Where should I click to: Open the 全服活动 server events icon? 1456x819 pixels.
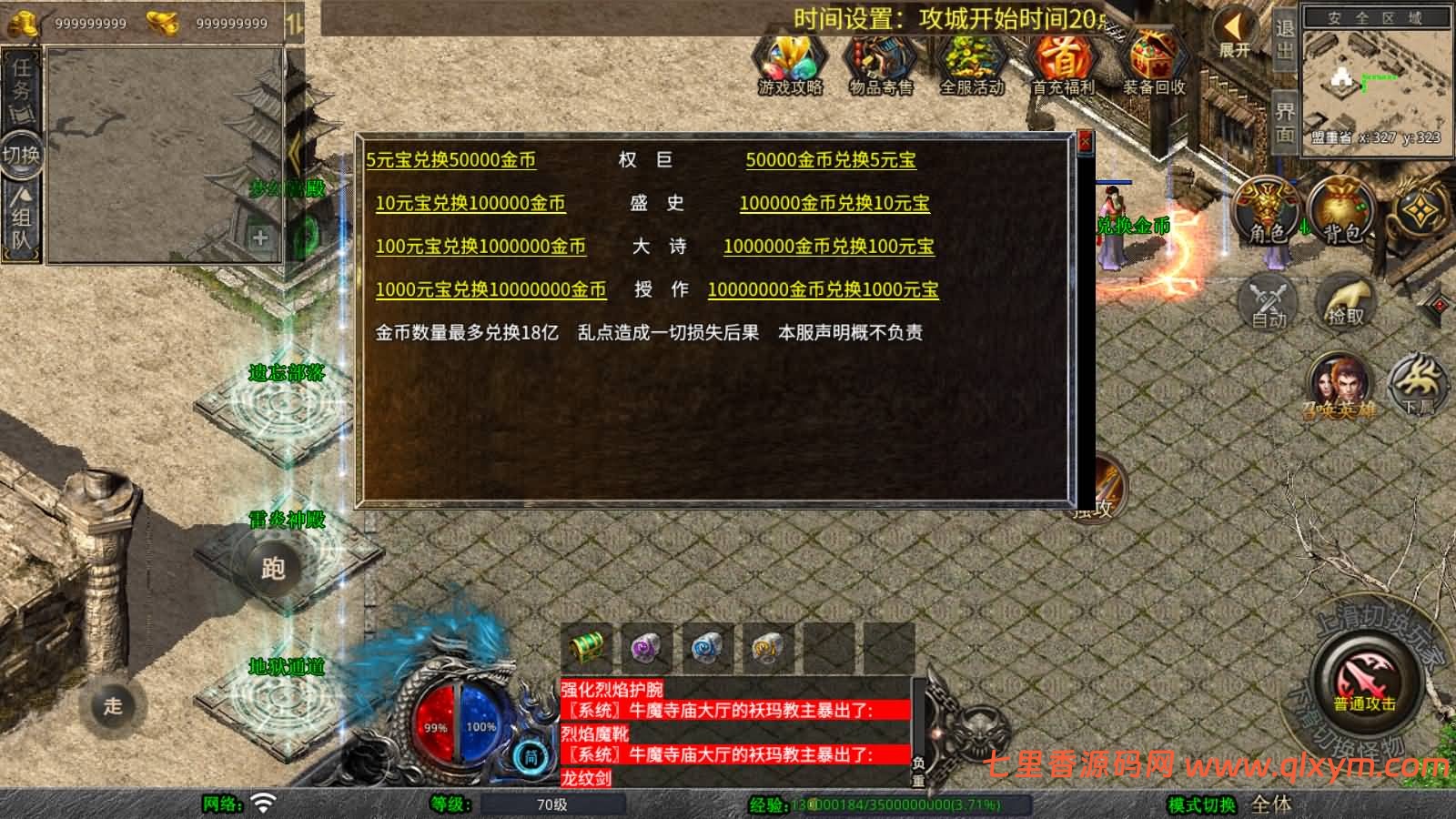(972, 64)
